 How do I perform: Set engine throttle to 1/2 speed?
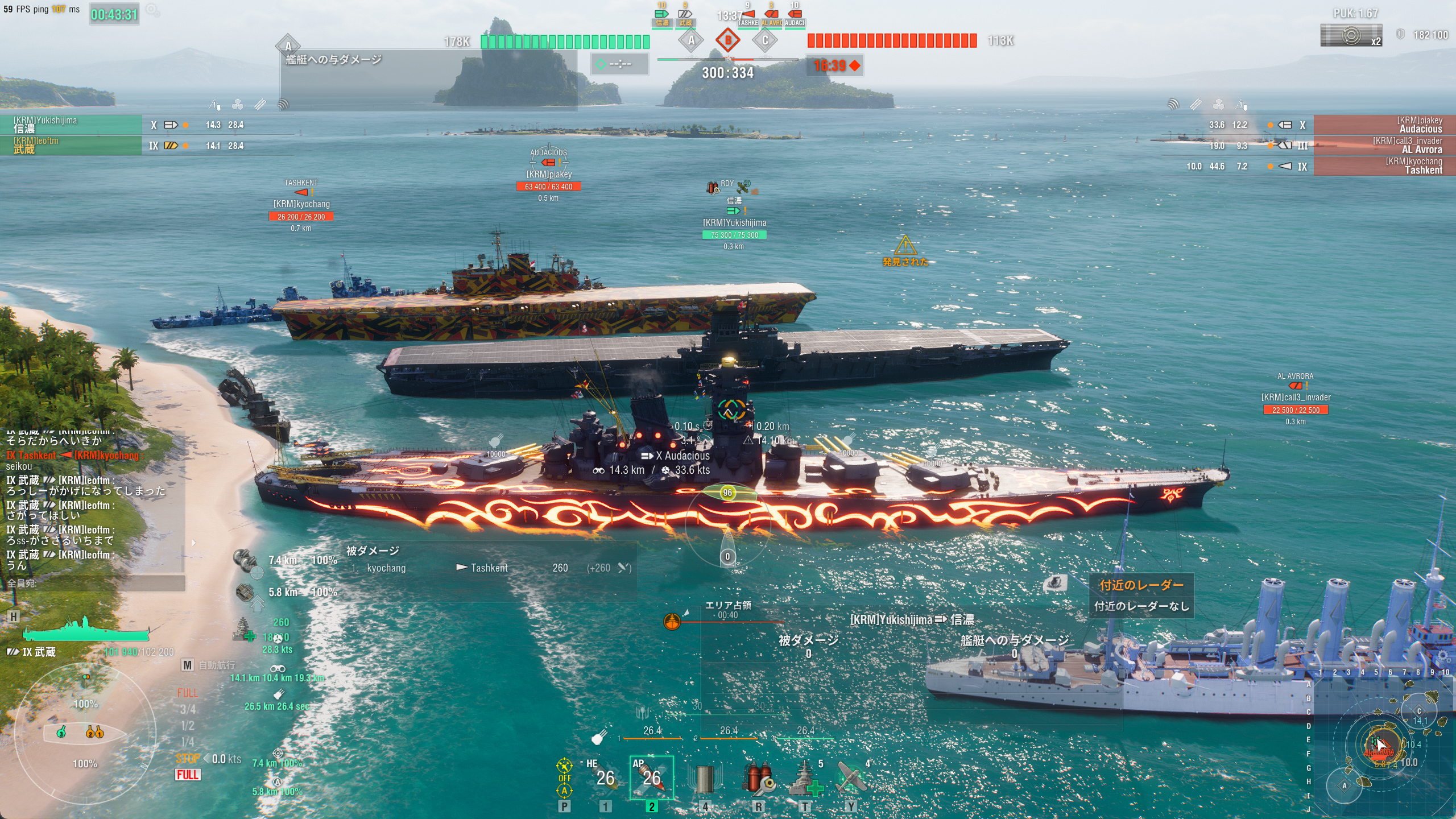[x=187, y=726]
